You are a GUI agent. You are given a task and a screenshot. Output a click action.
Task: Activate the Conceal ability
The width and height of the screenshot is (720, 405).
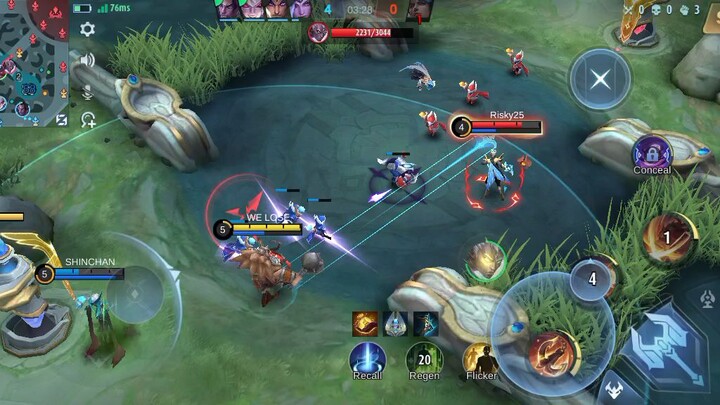click(651, 154)
